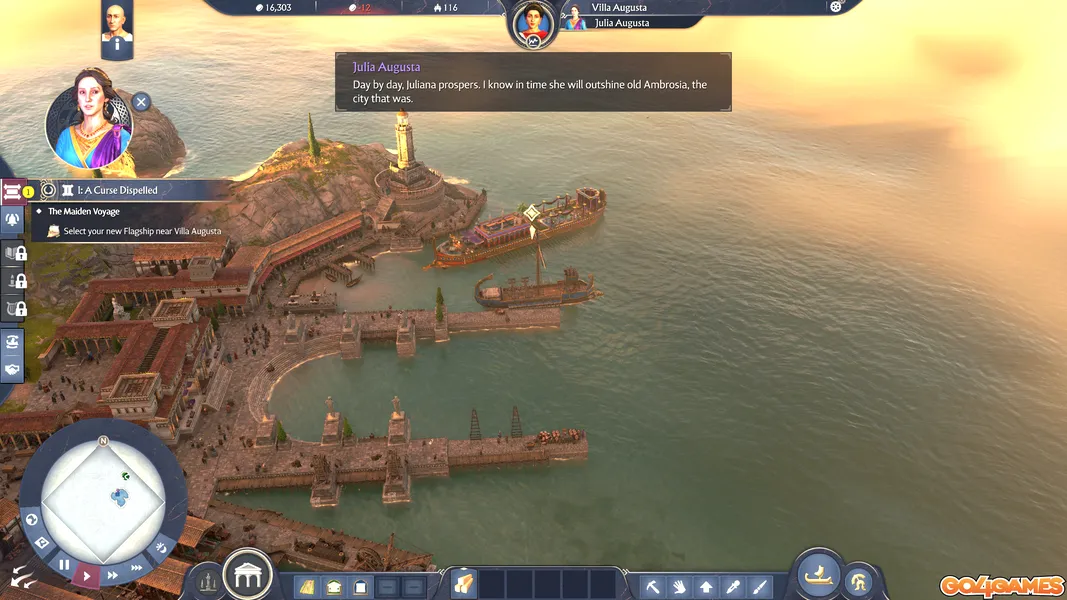Activate the hammer build tool
The image size is (1067, 600).
click(652, 586)
